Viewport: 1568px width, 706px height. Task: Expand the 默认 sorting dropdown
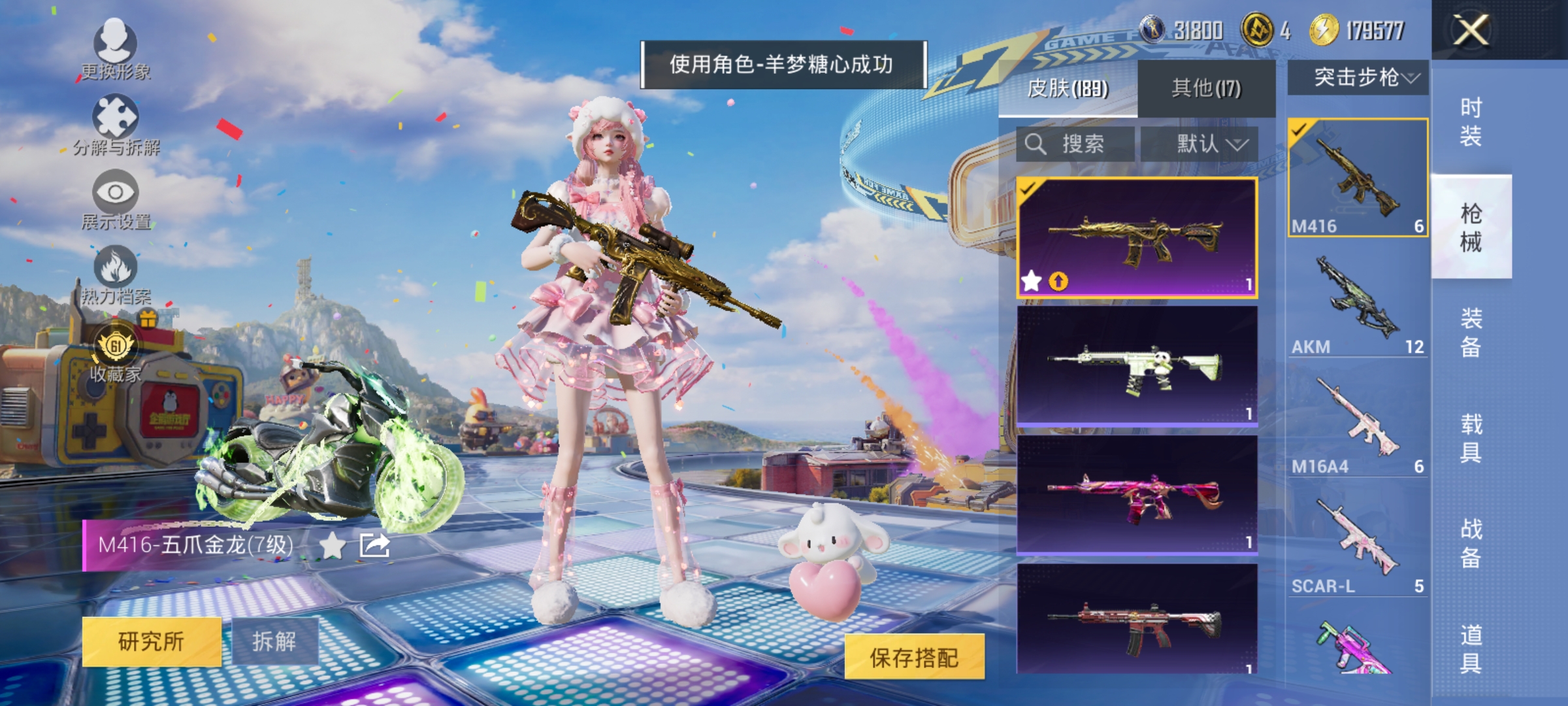click(1209, 144)
